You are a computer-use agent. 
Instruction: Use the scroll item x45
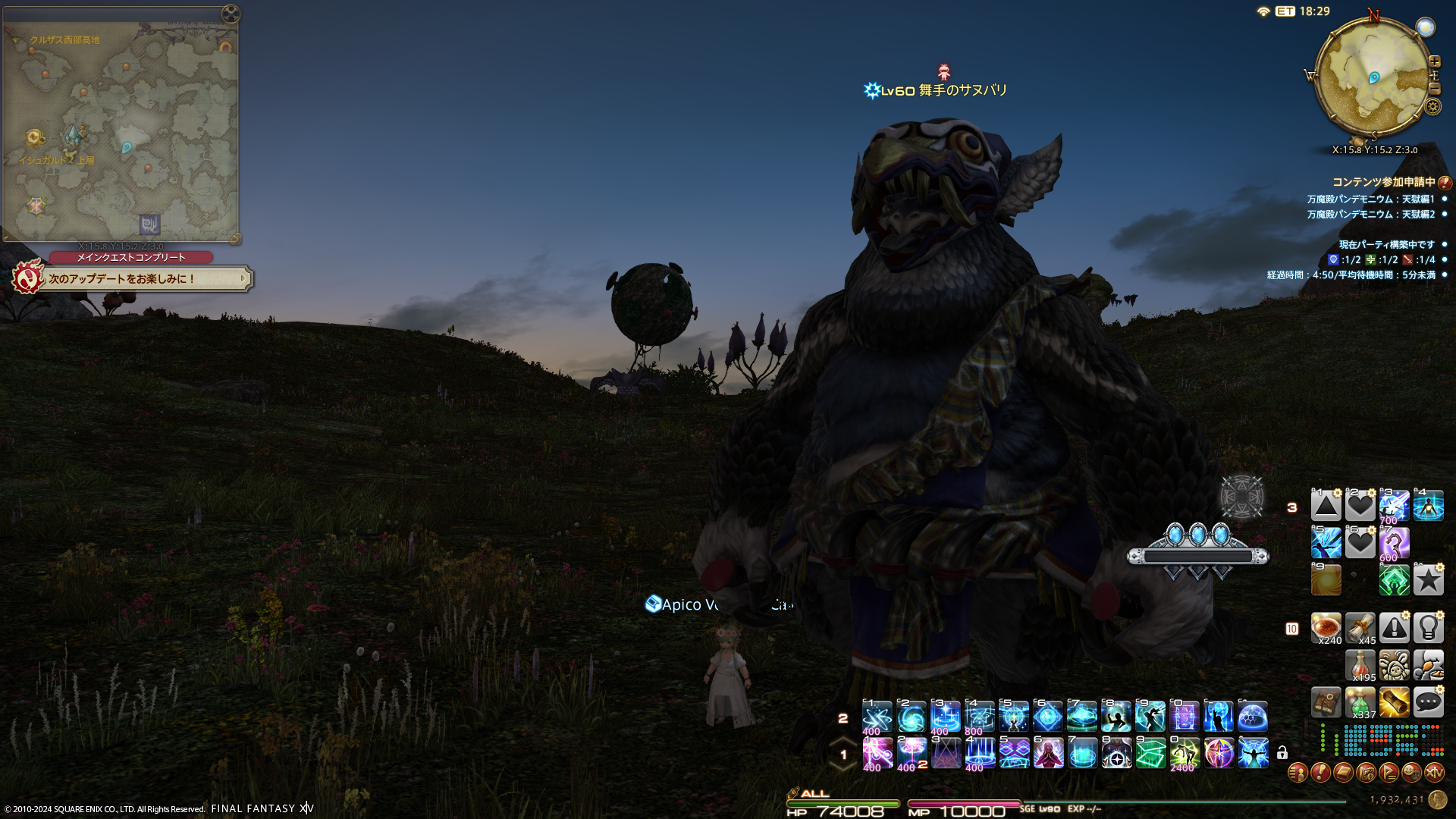[1360, 628]
